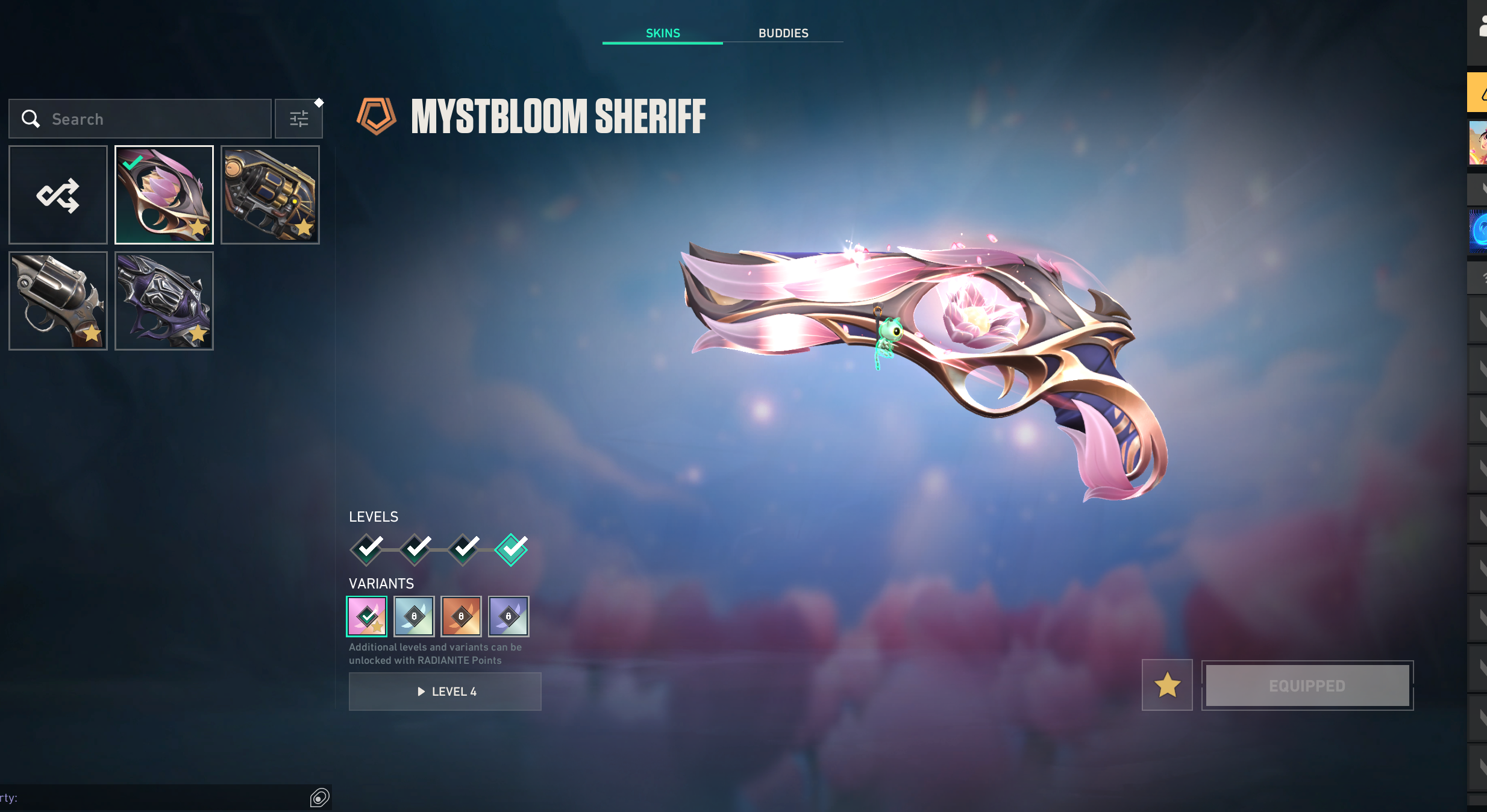Select the third skin level
Image resolution: width=1487 pixels, height=812 pixels.
[x=464, y=549]
